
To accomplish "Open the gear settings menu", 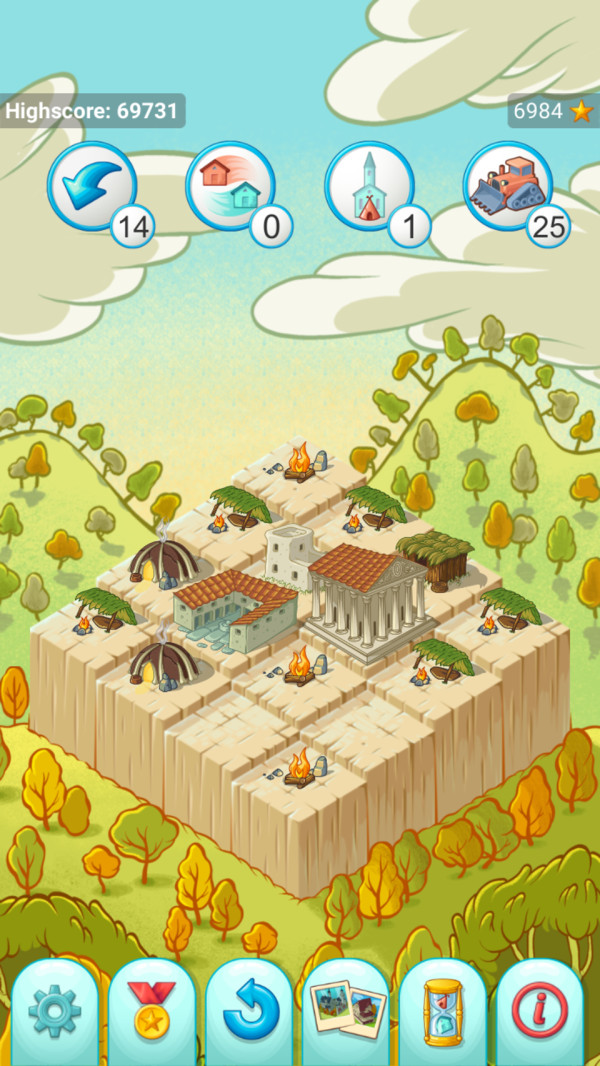I will 55,1012.
